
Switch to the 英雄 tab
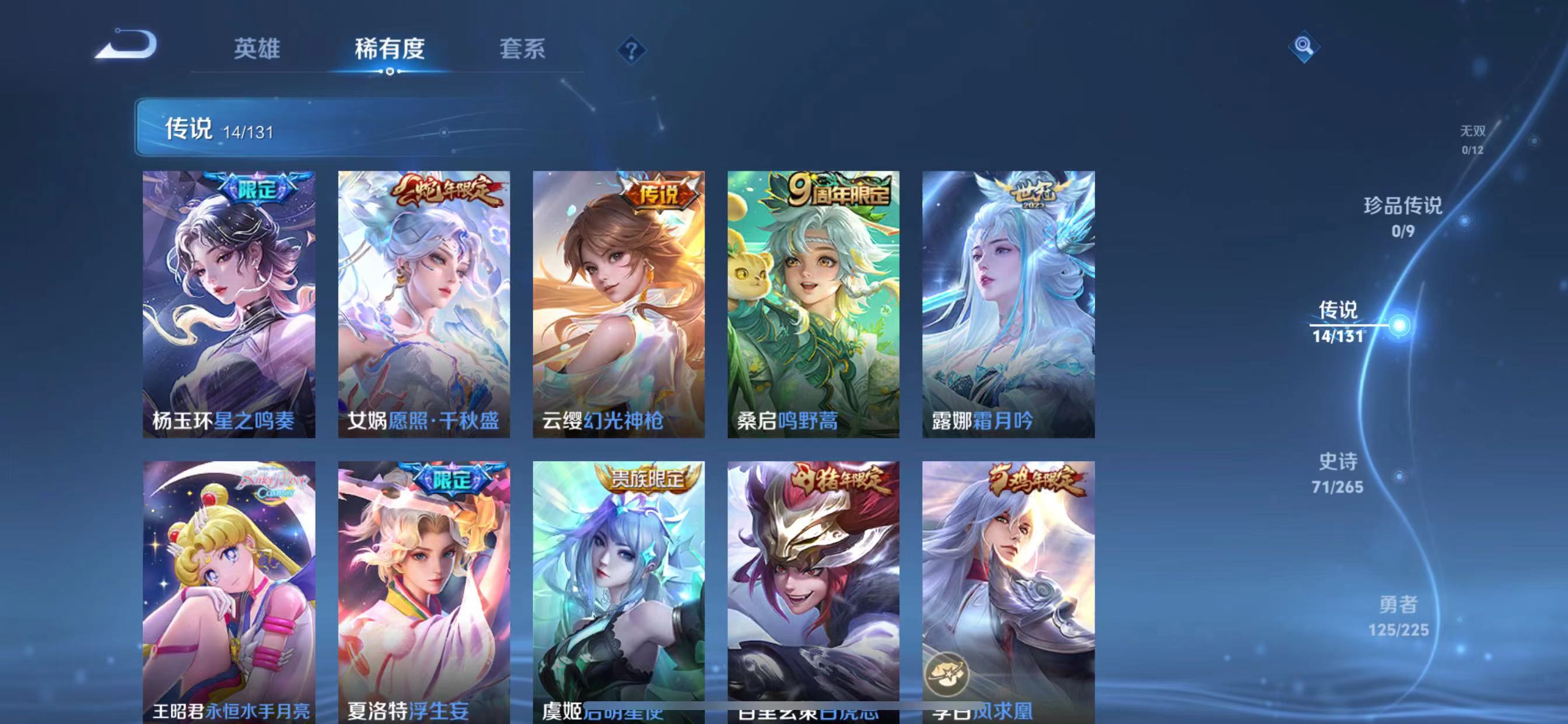(x=256, y=48)
